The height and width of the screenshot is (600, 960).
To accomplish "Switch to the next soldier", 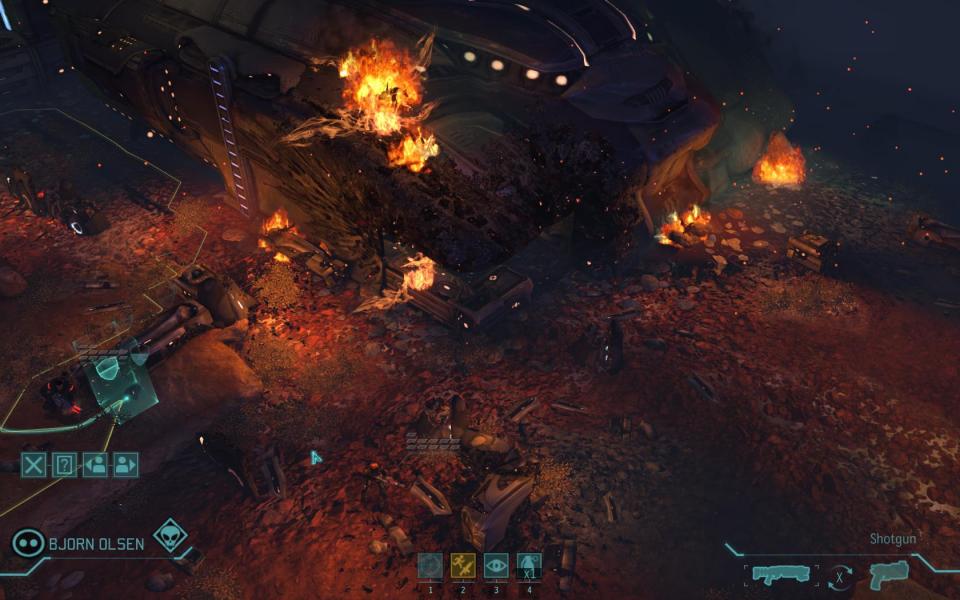I will pyautogui.click(x=126, y=464).
